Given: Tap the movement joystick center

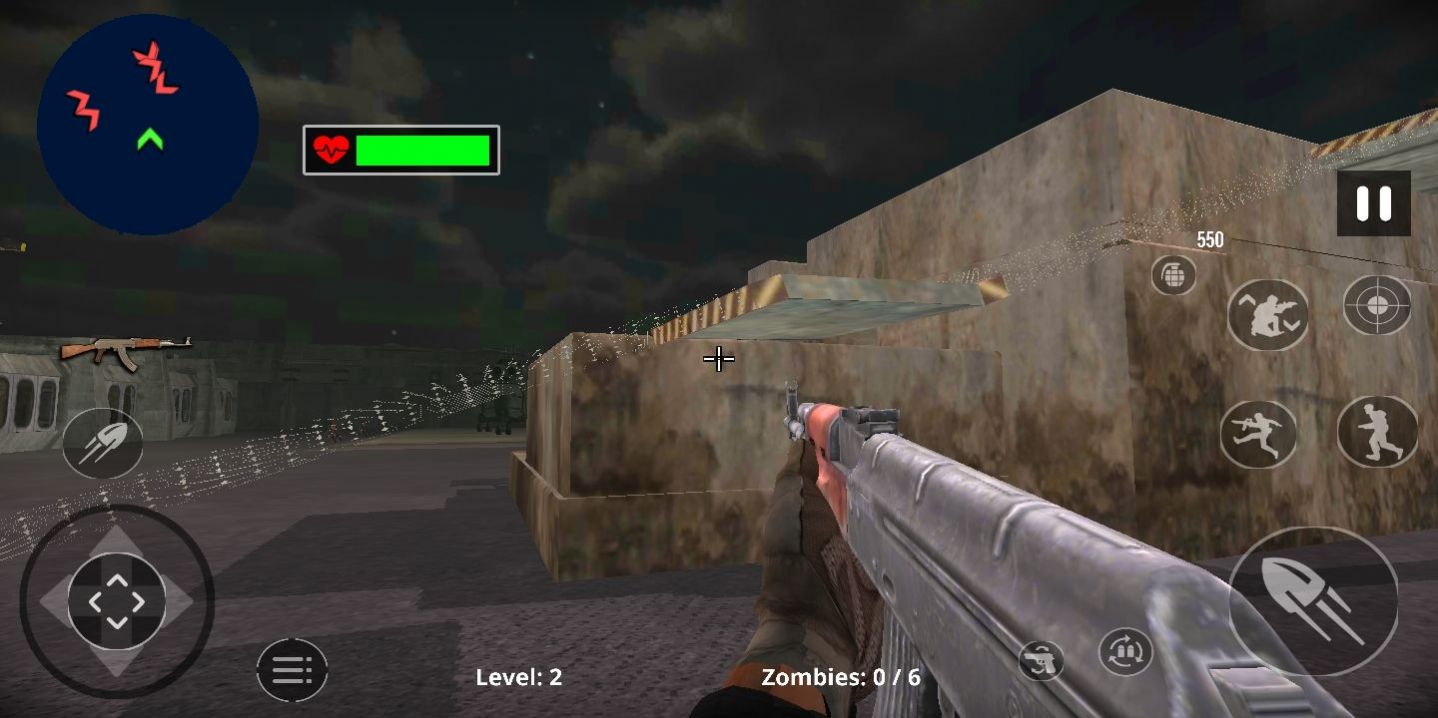Looking at the screenshot, I should coord(117,601).
